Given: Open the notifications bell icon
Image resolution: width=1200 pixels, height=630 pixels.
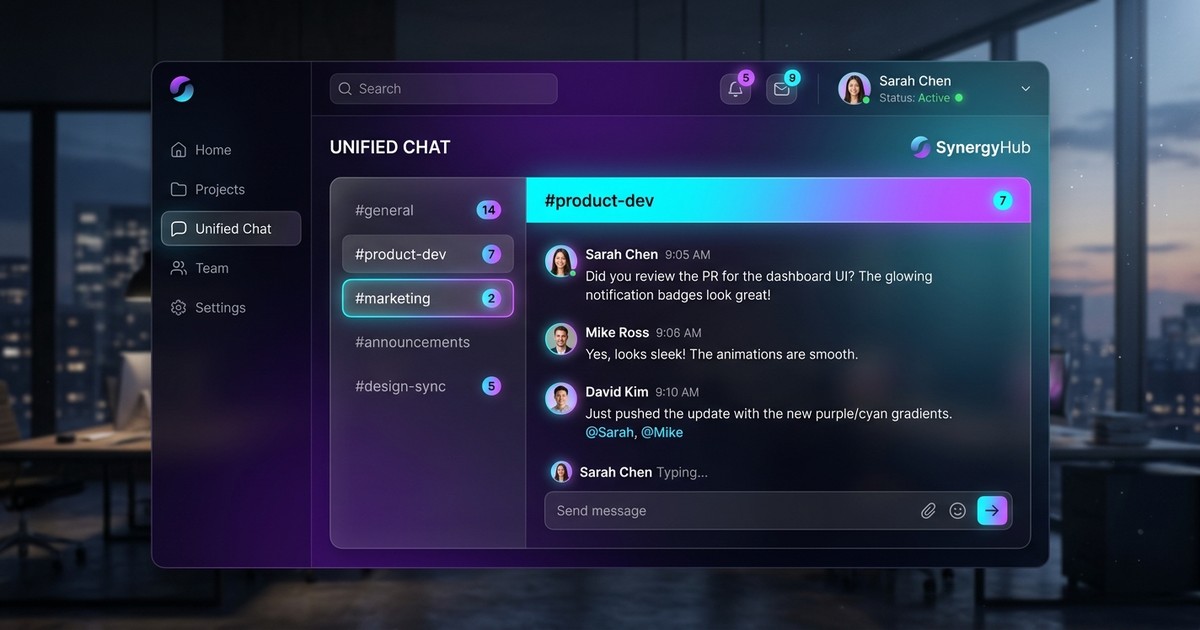Looking at the screenshot, I should [735, 89].
